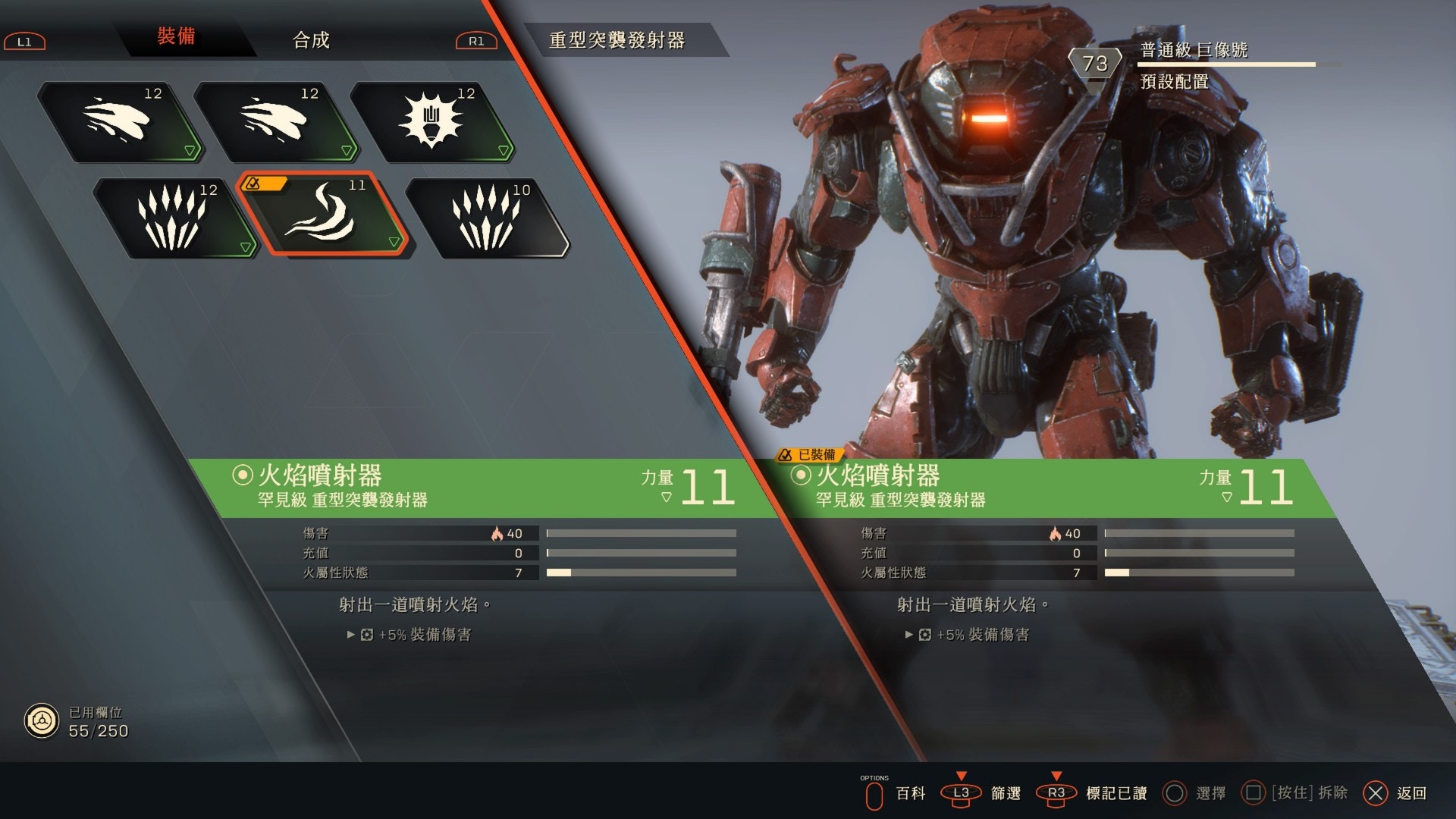Select the spiked burst gear, power 12

[432, 121]
